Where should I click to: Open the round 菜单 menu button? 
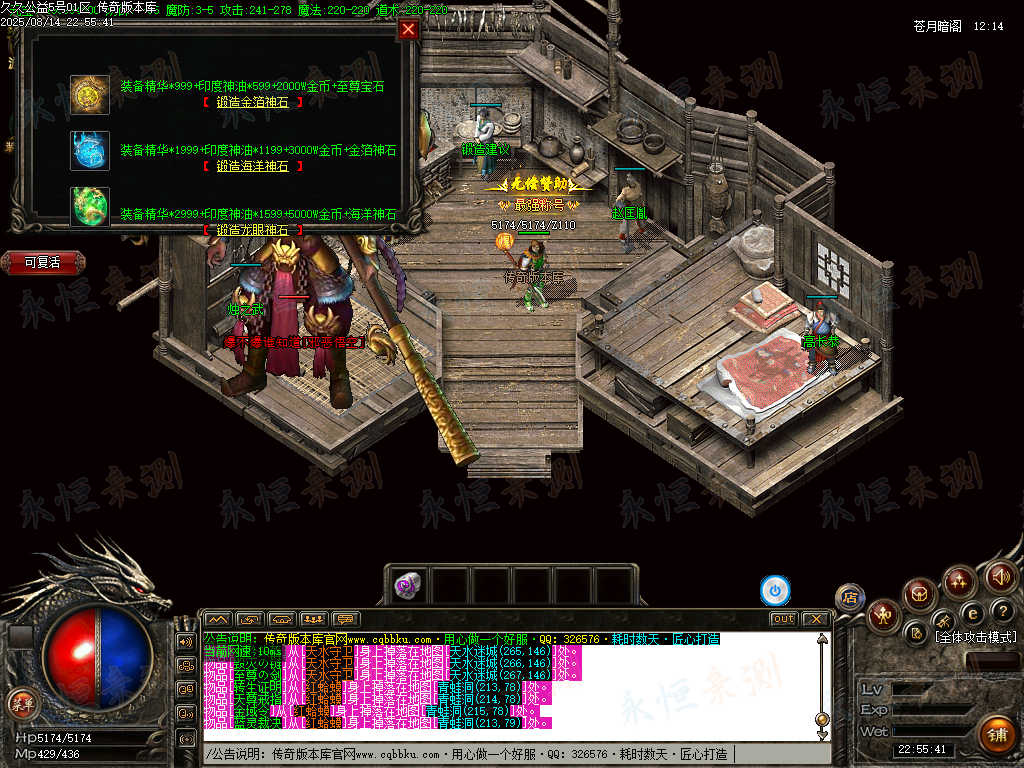(21, 703)
